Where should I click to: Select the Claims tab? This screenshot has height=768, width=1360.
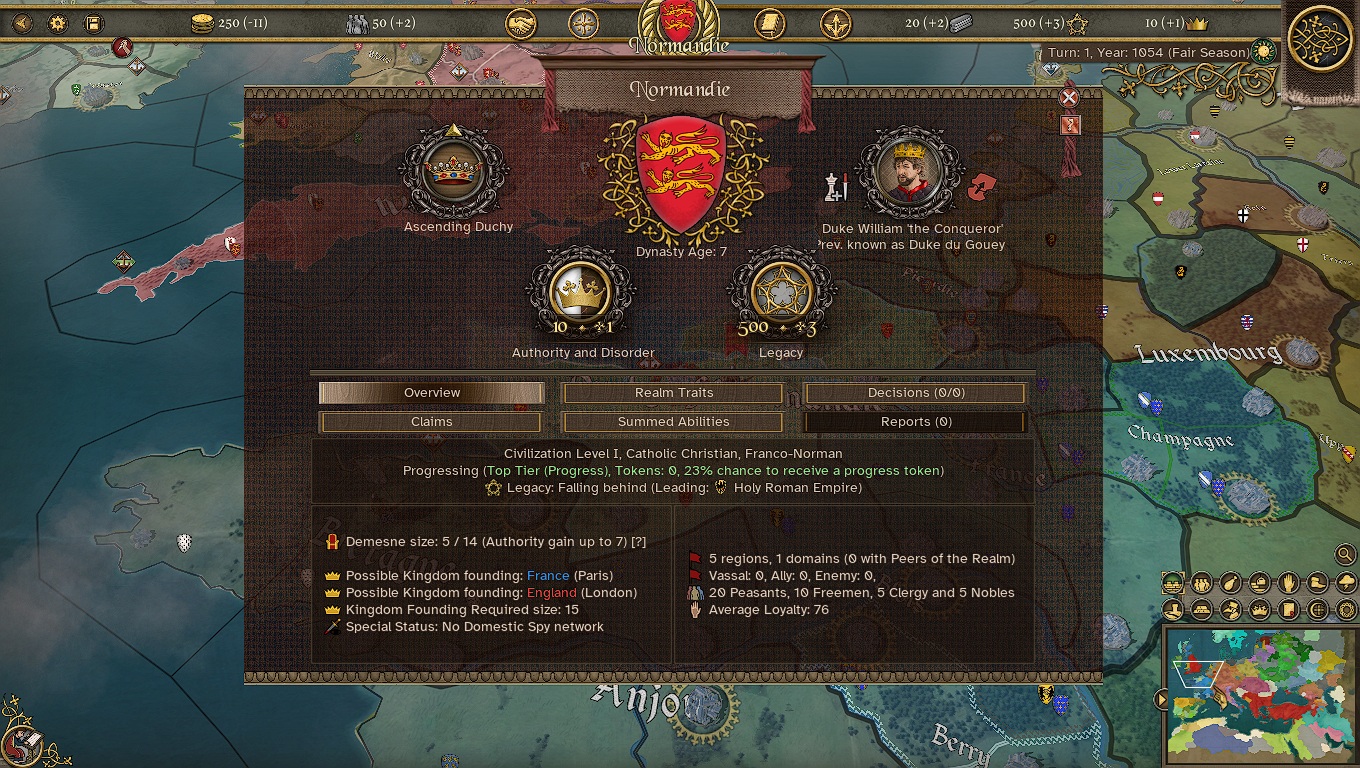432,422
